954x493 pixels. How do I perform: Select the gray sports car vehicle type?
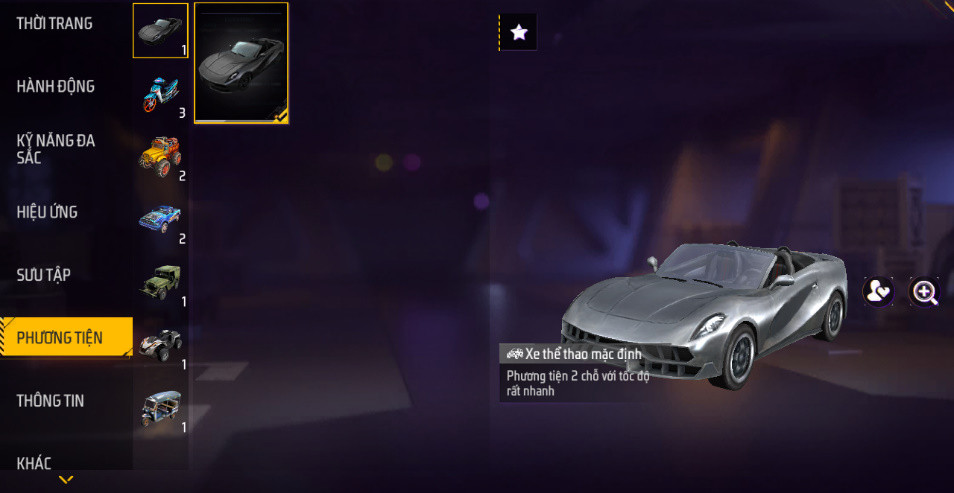pos(160,31)
